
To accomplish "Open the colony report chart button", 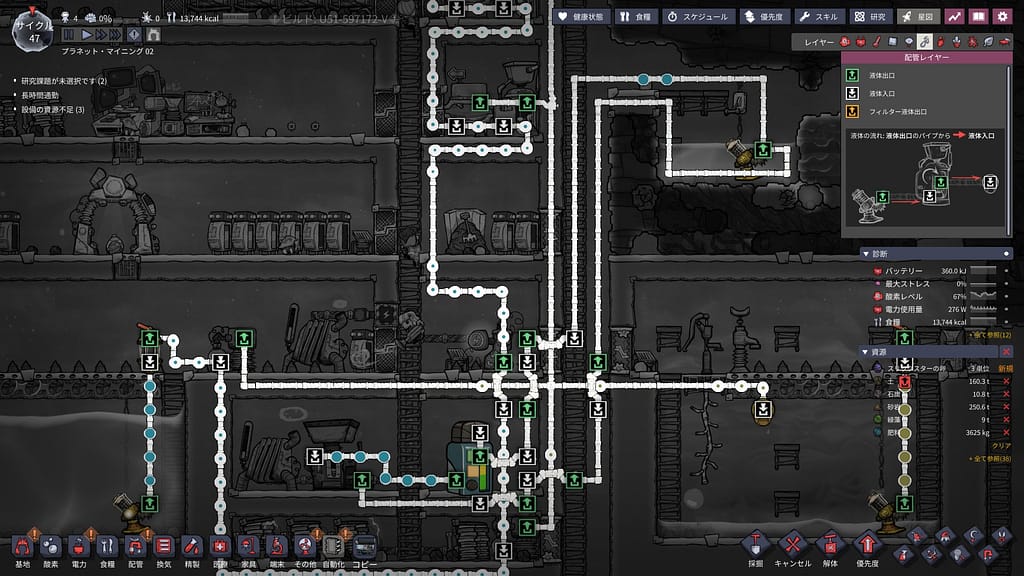I will 954,17.
